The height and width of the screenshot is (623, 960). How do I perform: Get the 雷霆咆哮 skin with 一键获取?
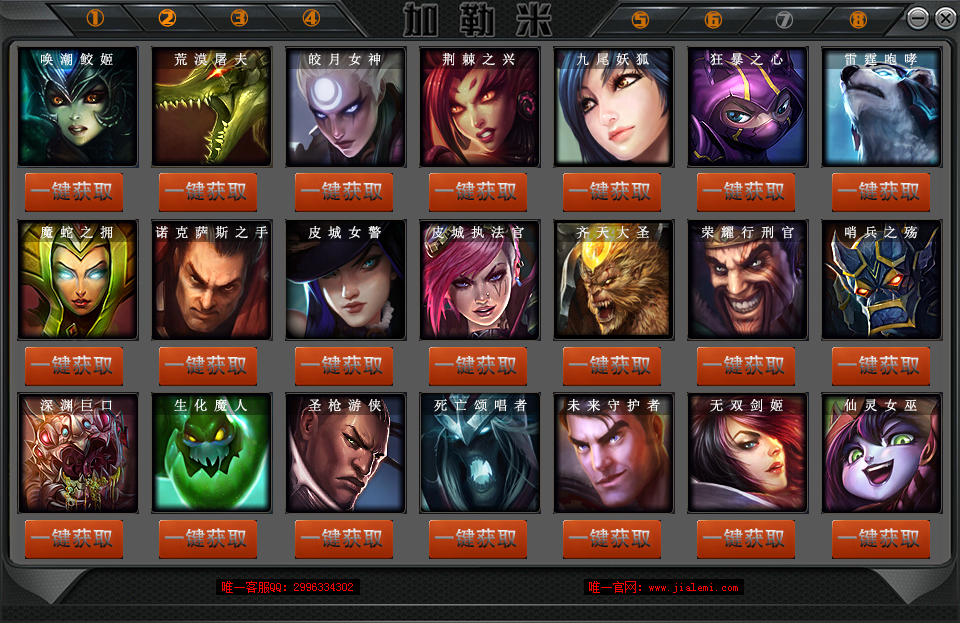pyautogui.click(x=881, y=192)
